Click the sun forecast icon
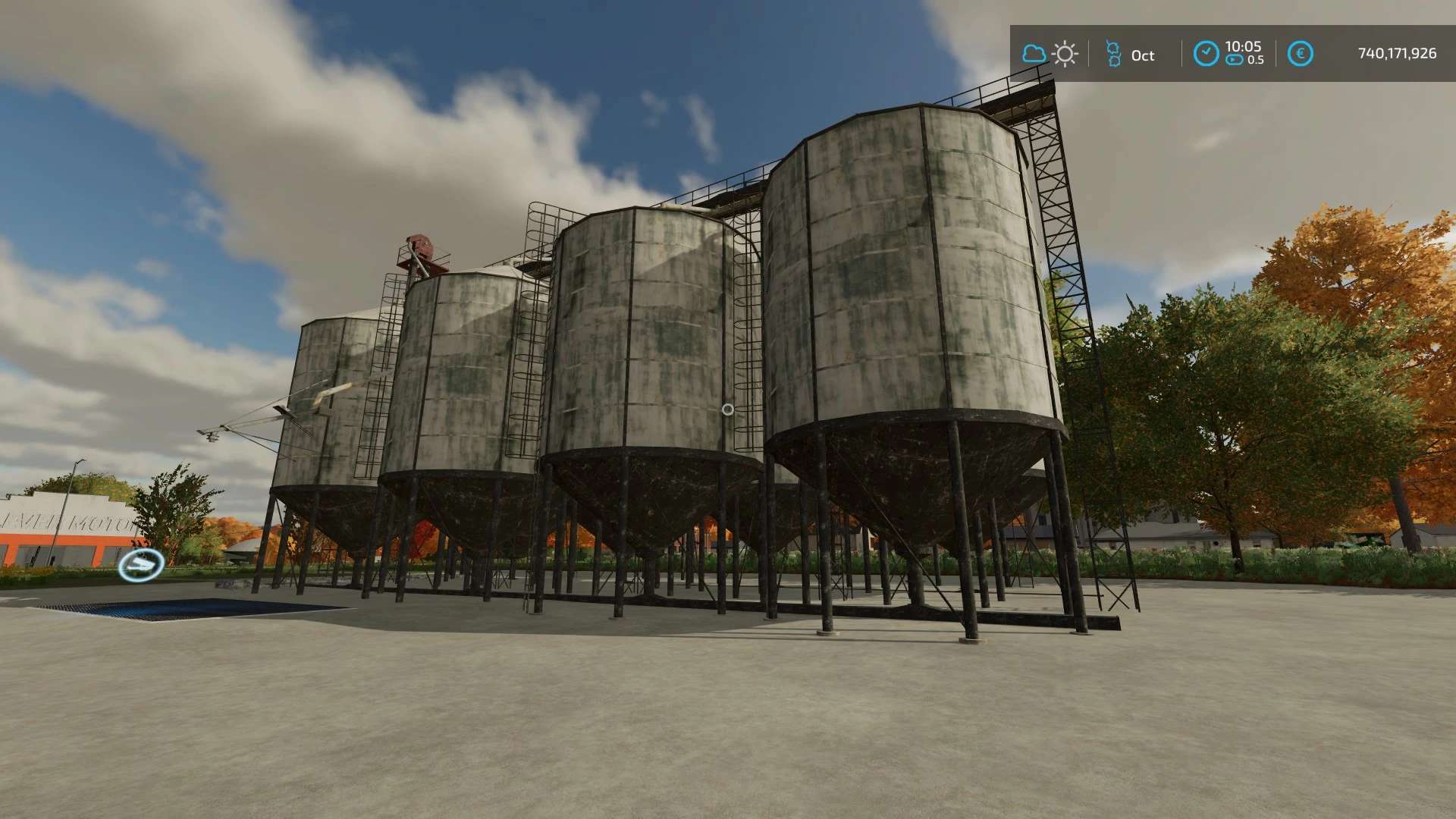This screenshot has height=819, width=1456. tap(1065, 54)
